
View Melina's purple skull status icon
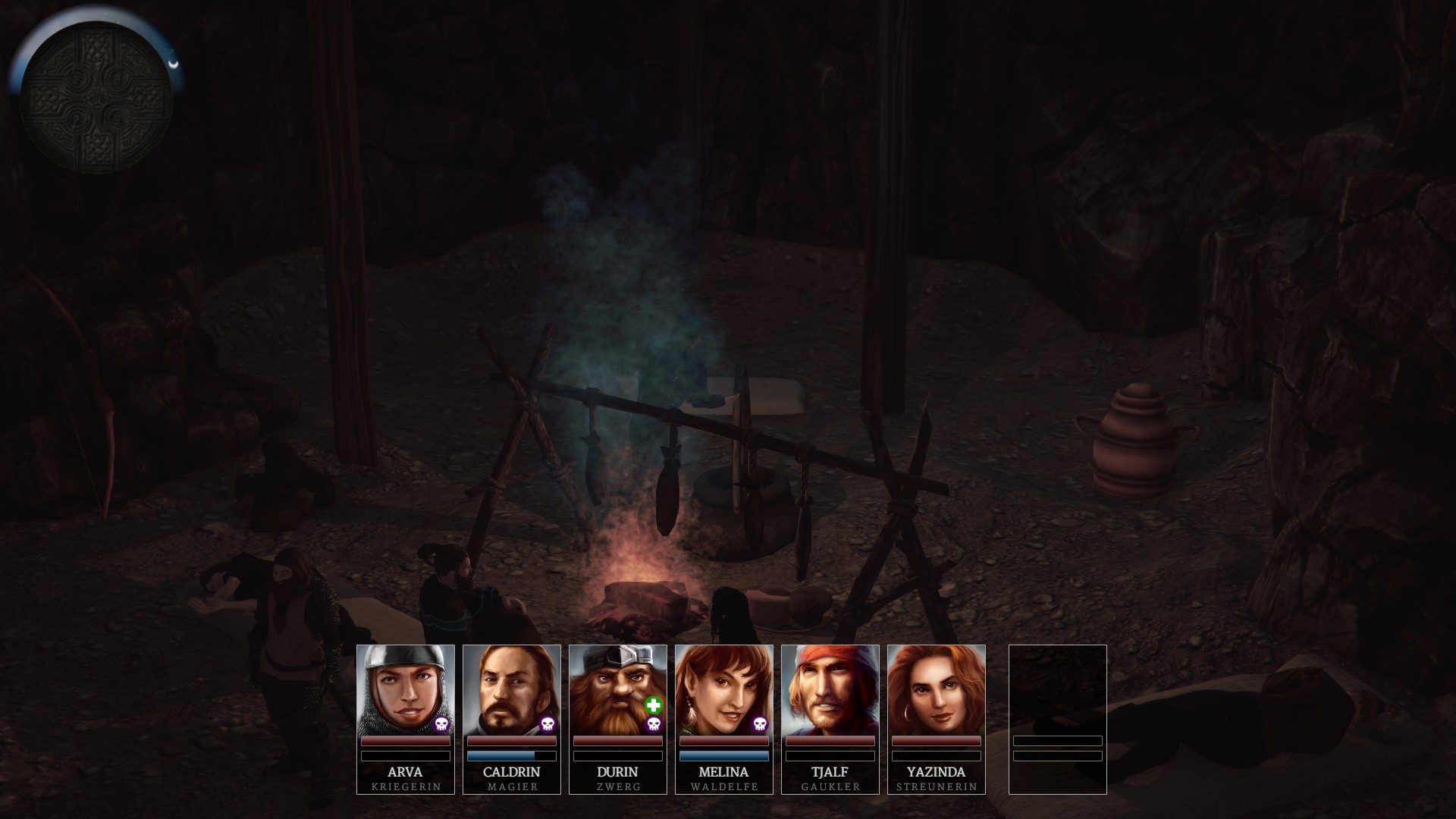pyautogui.click(x=760, y=725)
